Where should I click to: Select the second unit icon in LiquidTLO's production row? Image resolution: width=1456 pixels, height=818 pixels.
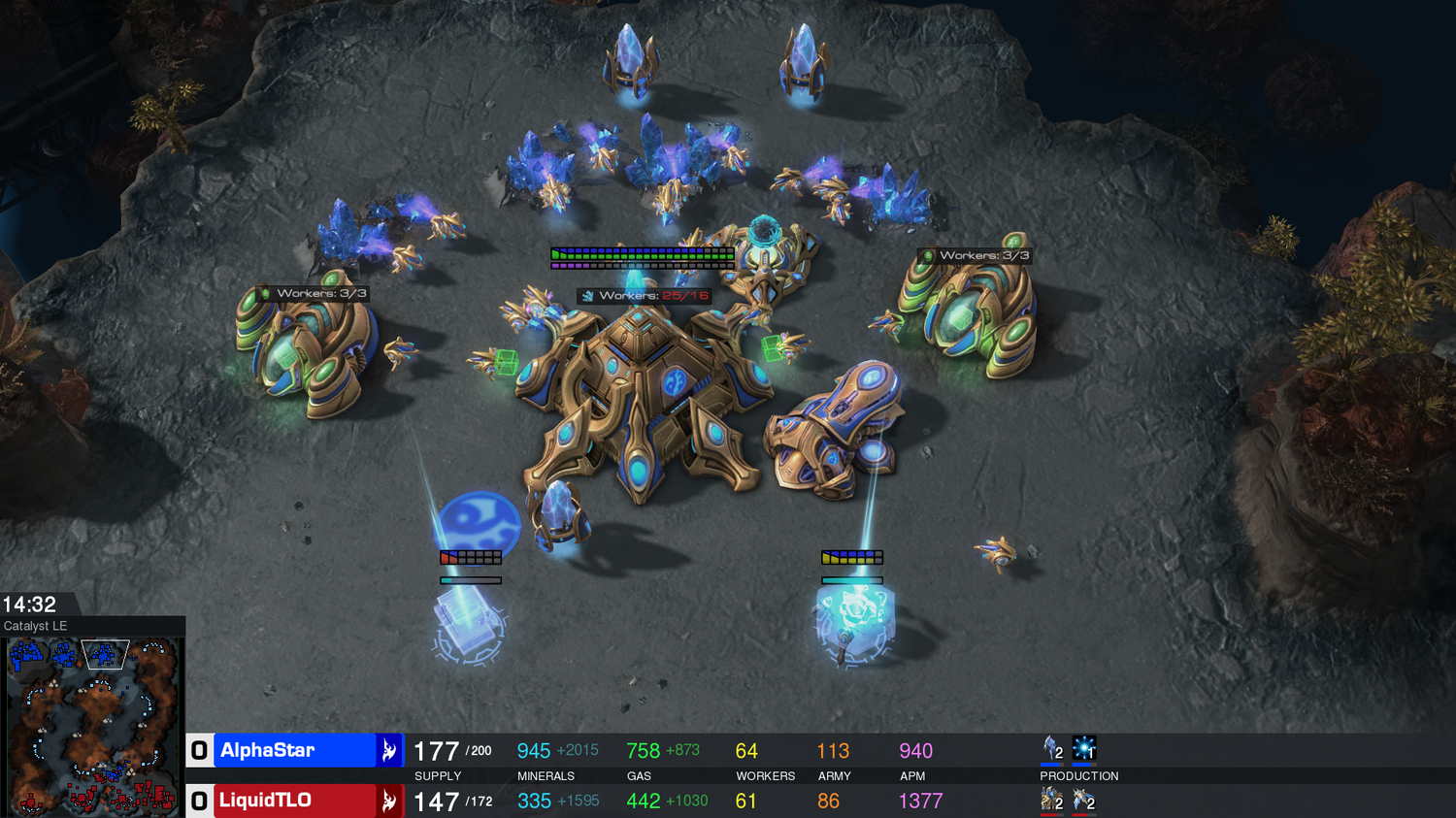click(x=1084, y=798)
